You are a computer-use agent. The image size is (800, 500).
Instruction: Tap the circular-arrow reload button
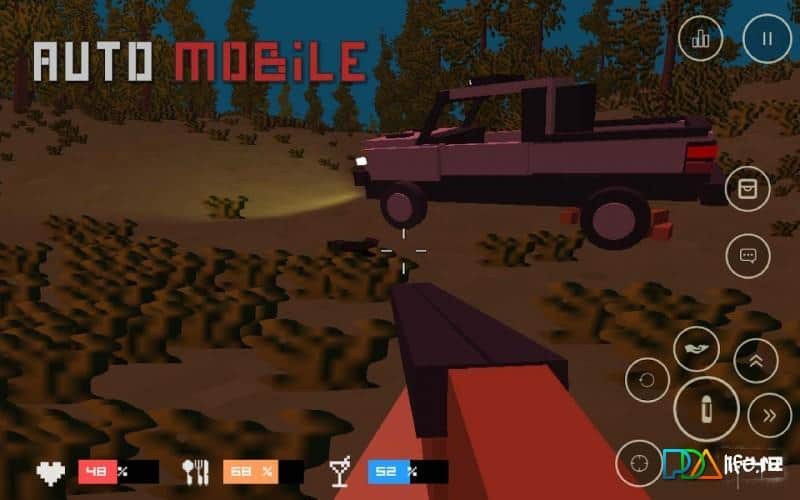647,380
